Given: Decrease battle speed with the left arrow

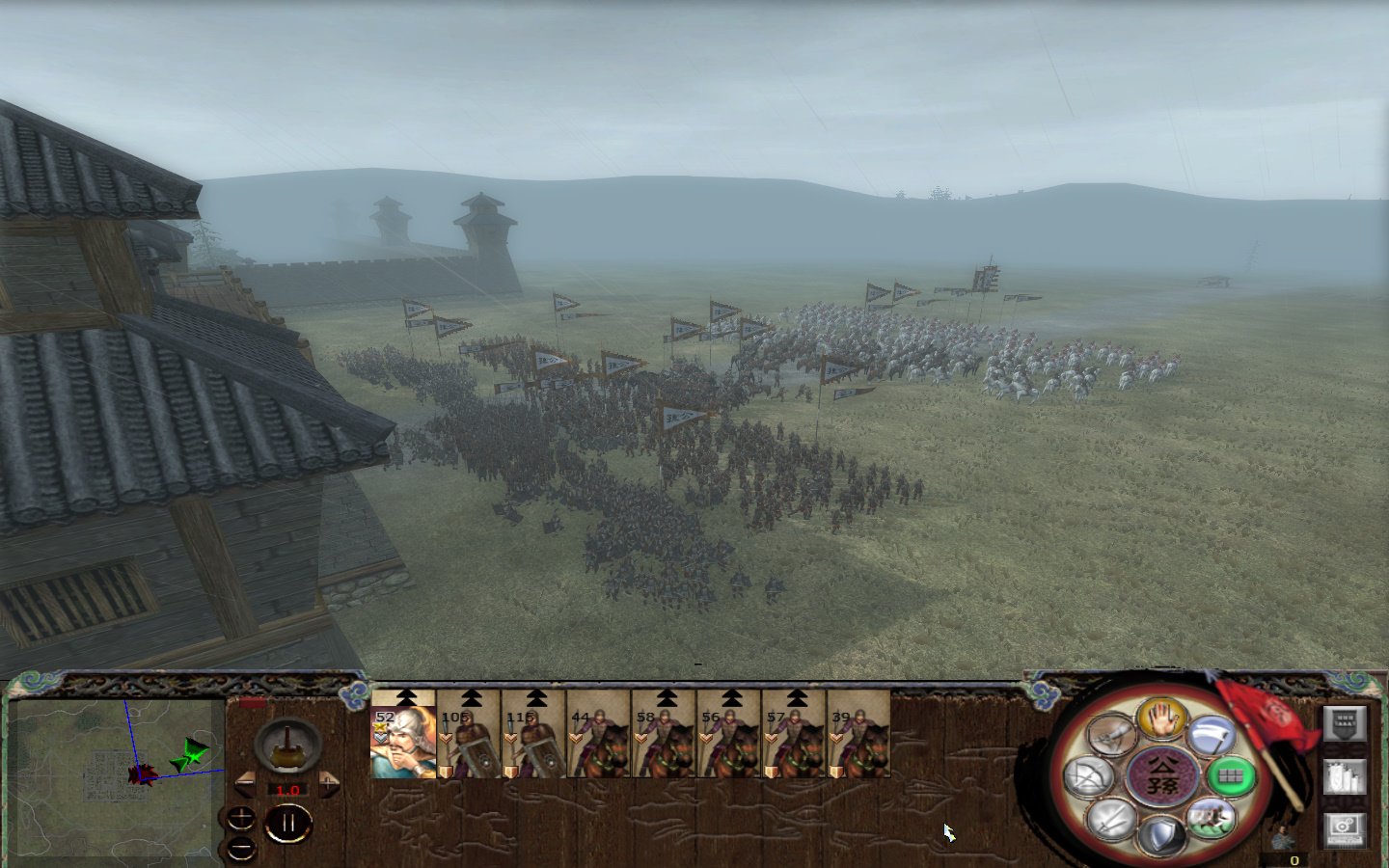Looking at the screenshot, I should (x=245, y=782).
